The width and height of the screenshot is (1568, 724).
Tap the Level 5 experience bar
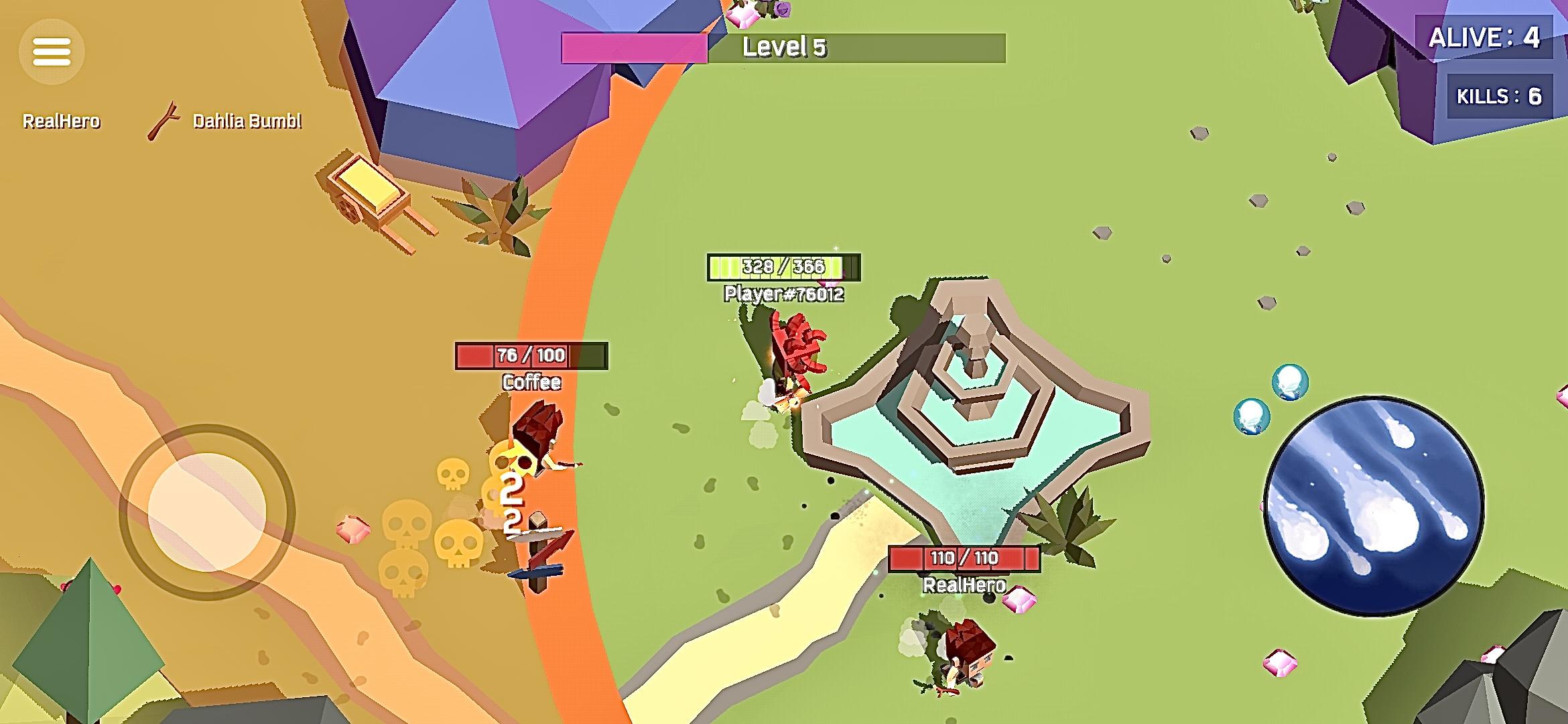pyautogui.click(x=784, y=46)
